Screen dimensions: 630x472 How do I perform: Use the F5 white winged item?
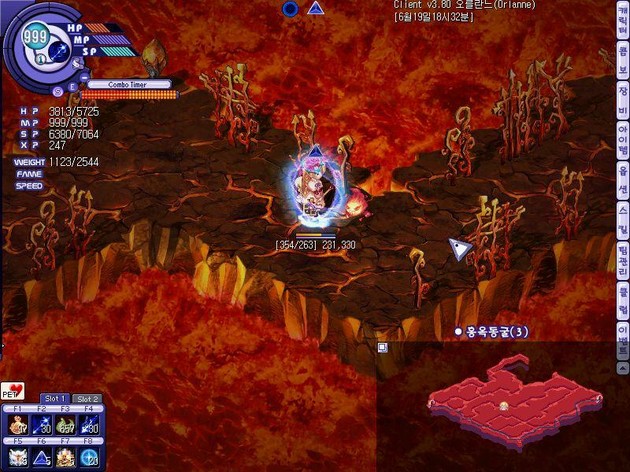18,458
